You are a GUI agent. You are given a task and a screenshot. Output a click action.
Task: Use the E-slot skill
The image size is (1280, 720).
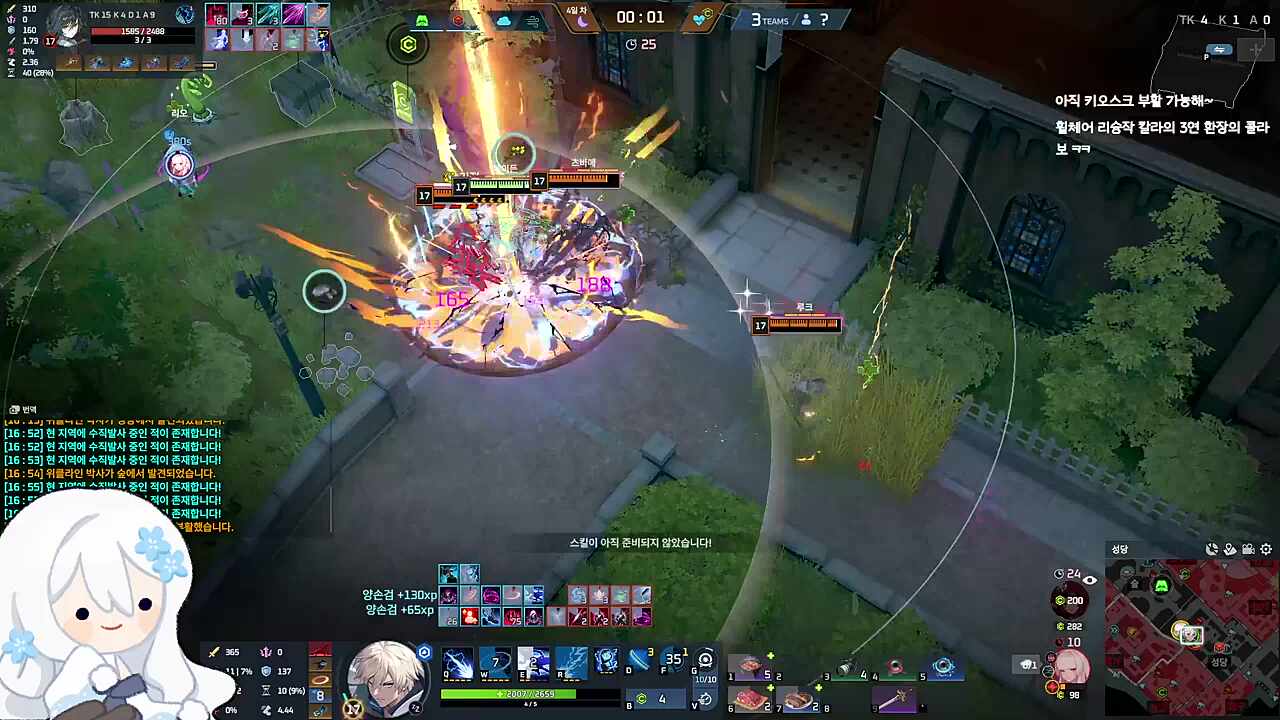click(x=533, y=663)
